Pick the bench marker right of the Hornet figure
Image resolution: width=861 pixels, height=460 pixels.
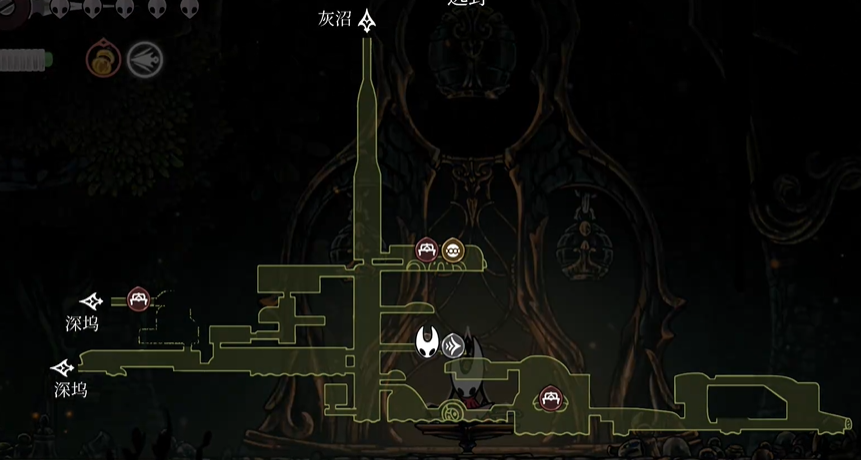[550, 399]
